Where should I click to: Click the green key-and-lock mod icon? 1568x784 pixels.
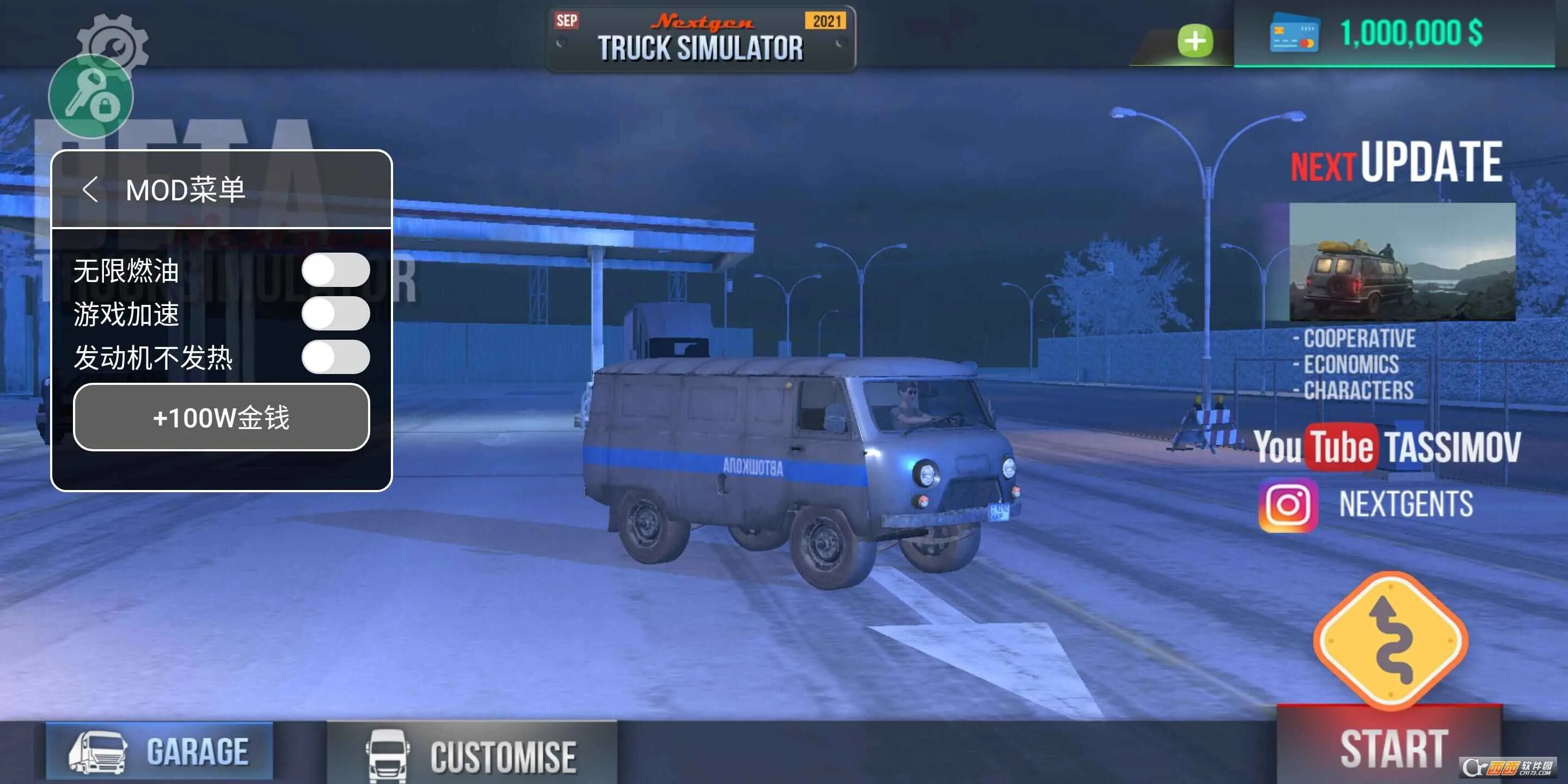(91, 97)
